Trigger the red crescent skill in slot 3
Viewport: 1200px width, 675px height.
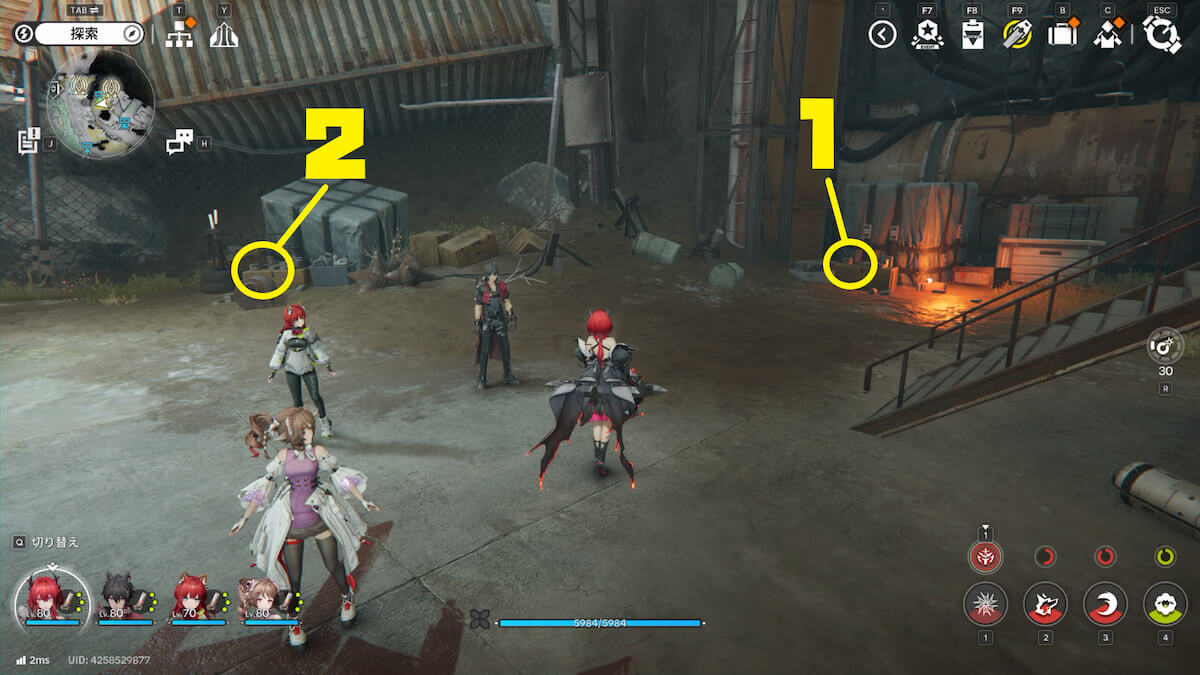(x=1105, y=604)
